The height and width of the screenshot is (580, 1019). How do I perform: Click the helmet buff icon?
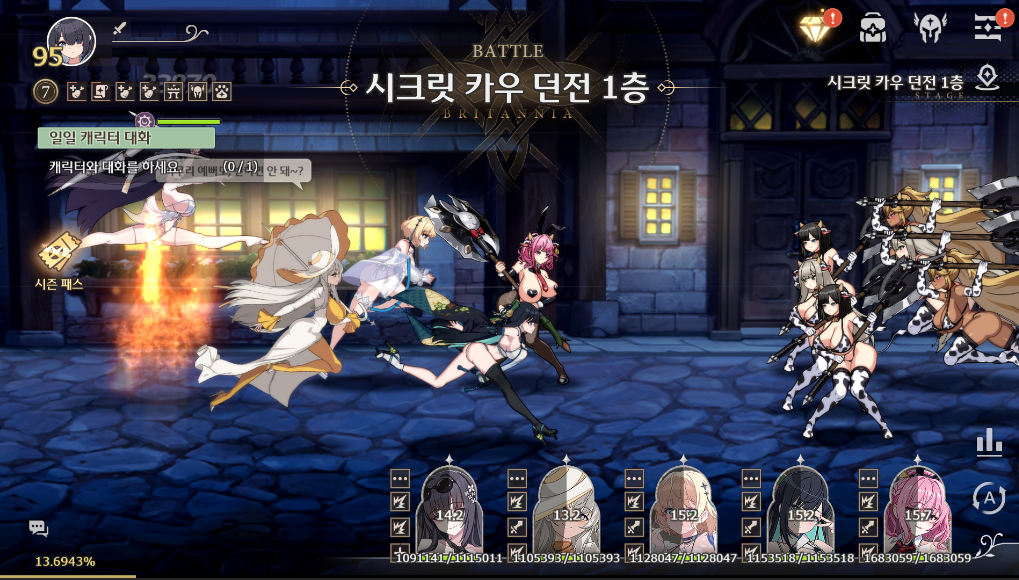(x=198, y=92)
